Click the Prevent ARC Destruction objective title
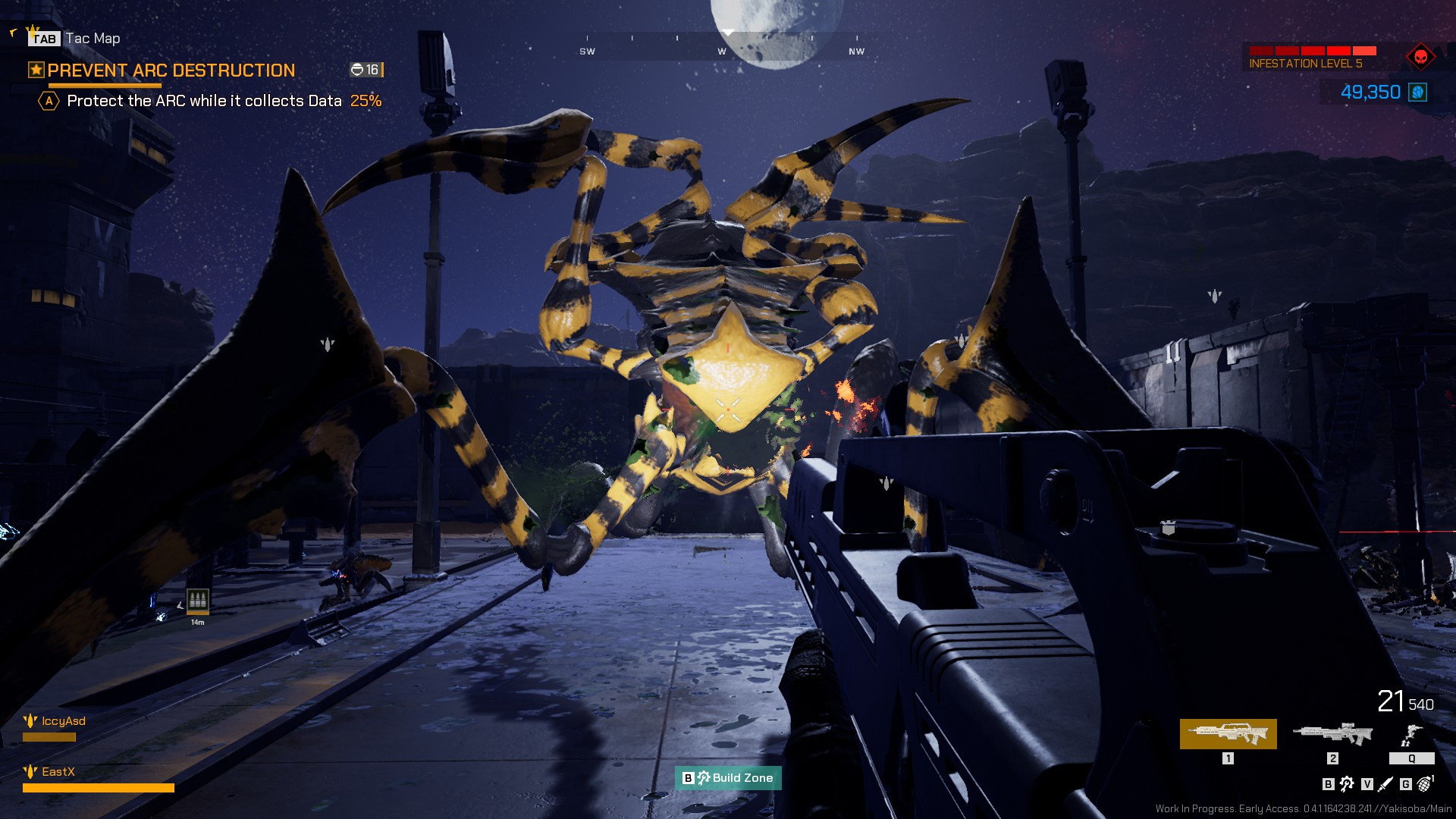This screenshot has height=819, width=1456. 171,71
